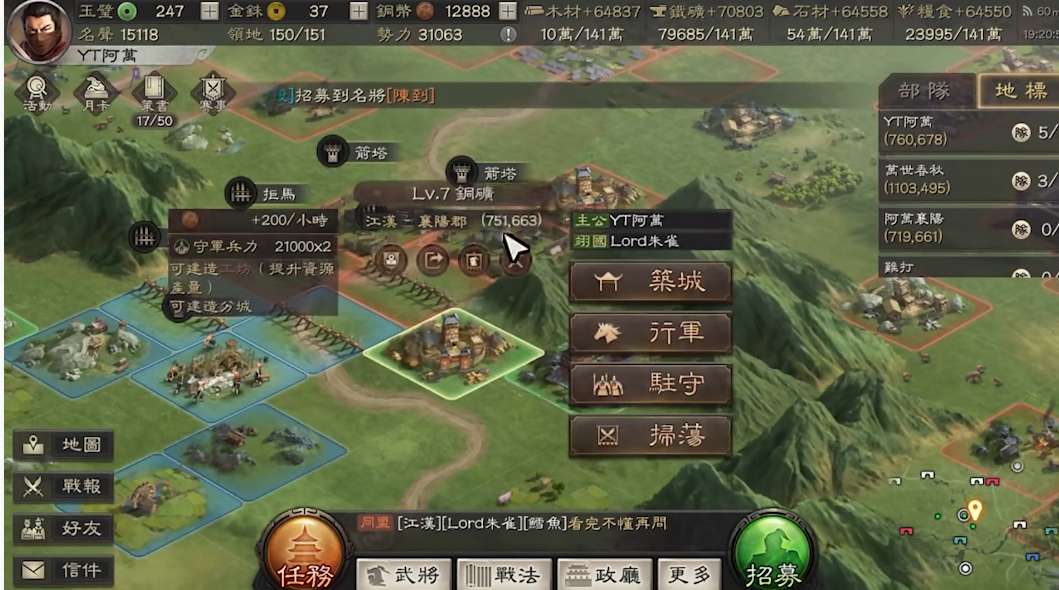The image size is (1059, 590).
Task: Show the 更多 more options
Action: pyautogui.click(x=690, y=575)
